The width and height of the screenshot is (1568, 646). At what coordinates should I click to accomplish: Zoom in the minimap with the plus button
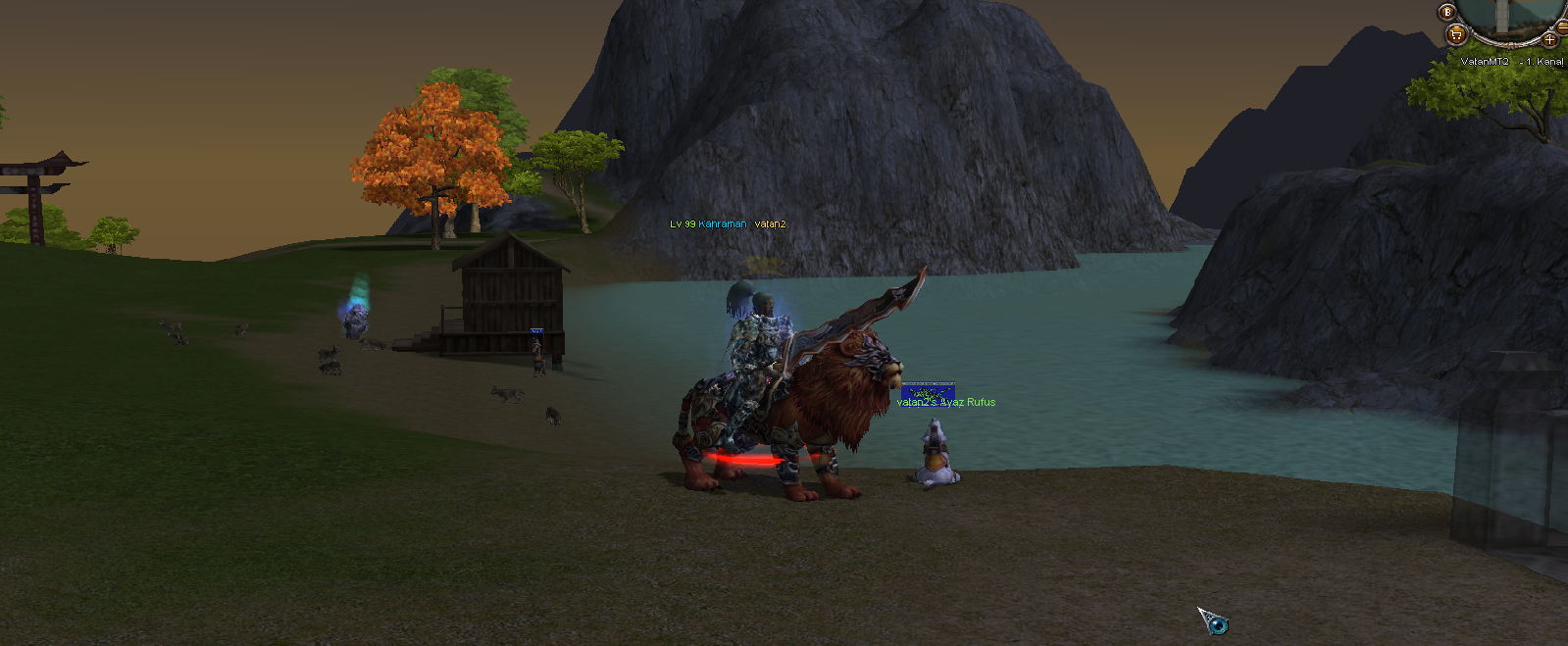pos(1549,39)
